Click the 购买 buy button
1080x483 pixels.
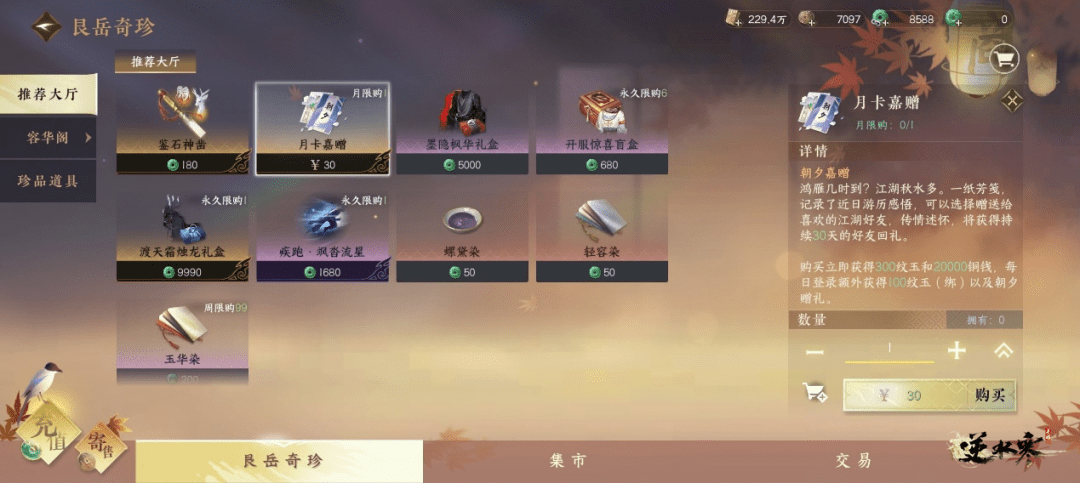(930, 395)
